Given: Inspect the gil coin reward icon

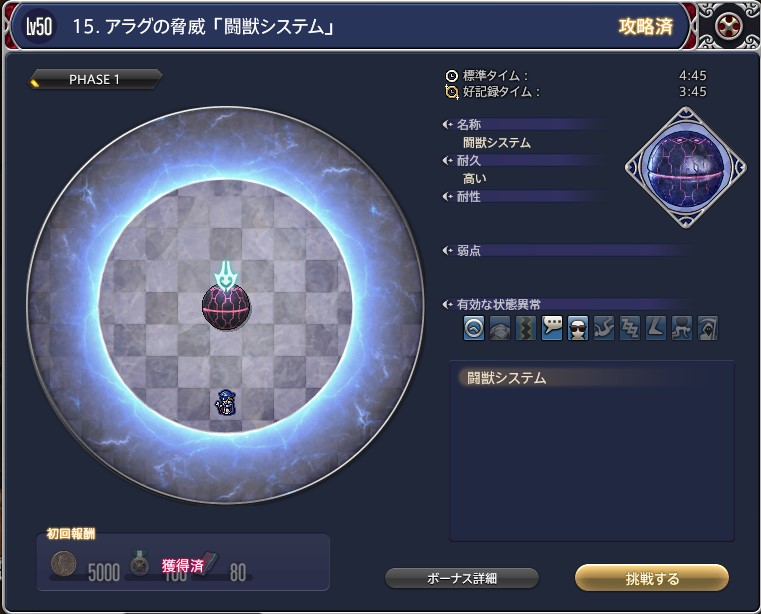Looking at the screenshot, I should pos(64,565).
